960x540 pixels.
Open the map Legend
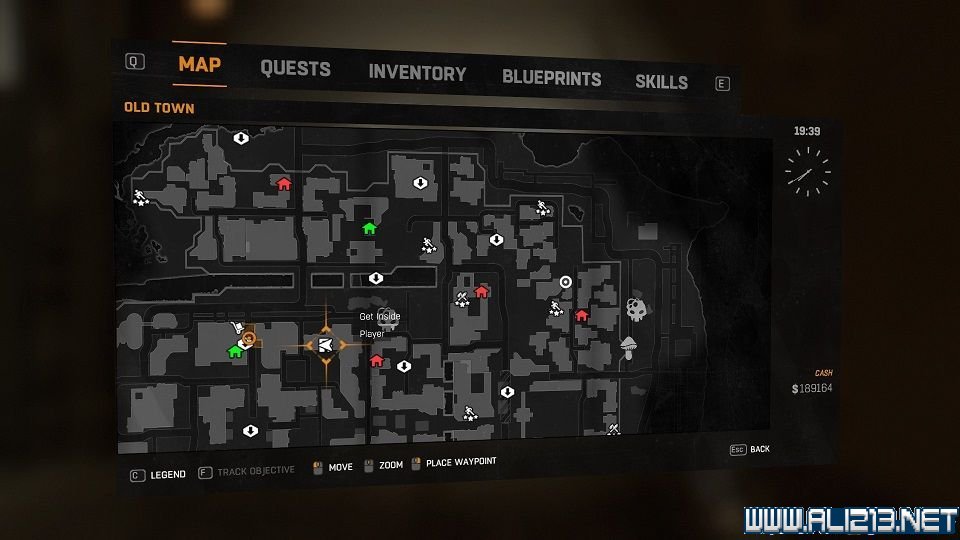pos(167,474)
